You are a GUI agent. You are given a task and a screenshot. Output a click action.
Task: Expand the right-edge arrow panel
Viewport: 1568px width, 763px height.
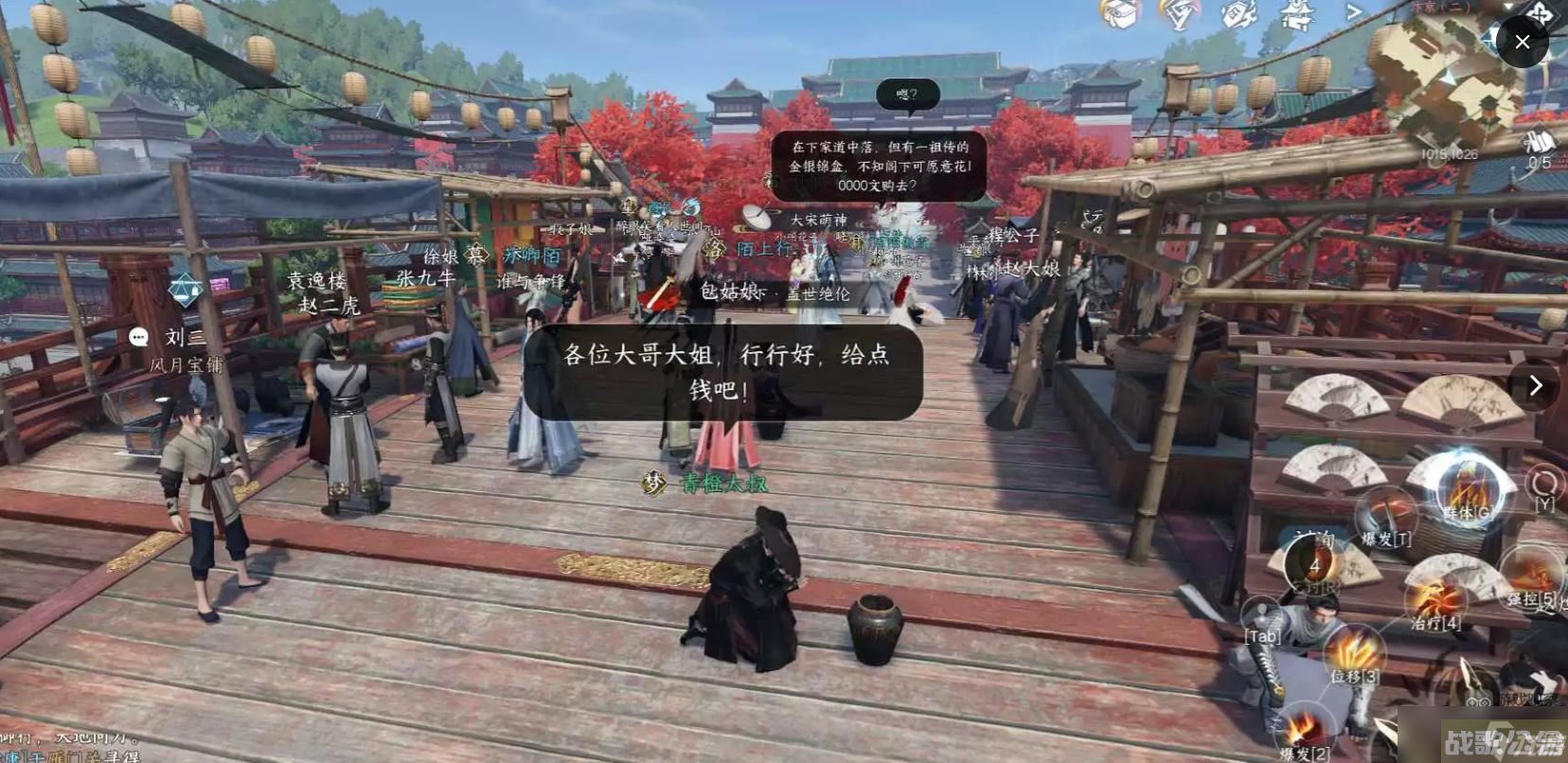coord(1536,385)
